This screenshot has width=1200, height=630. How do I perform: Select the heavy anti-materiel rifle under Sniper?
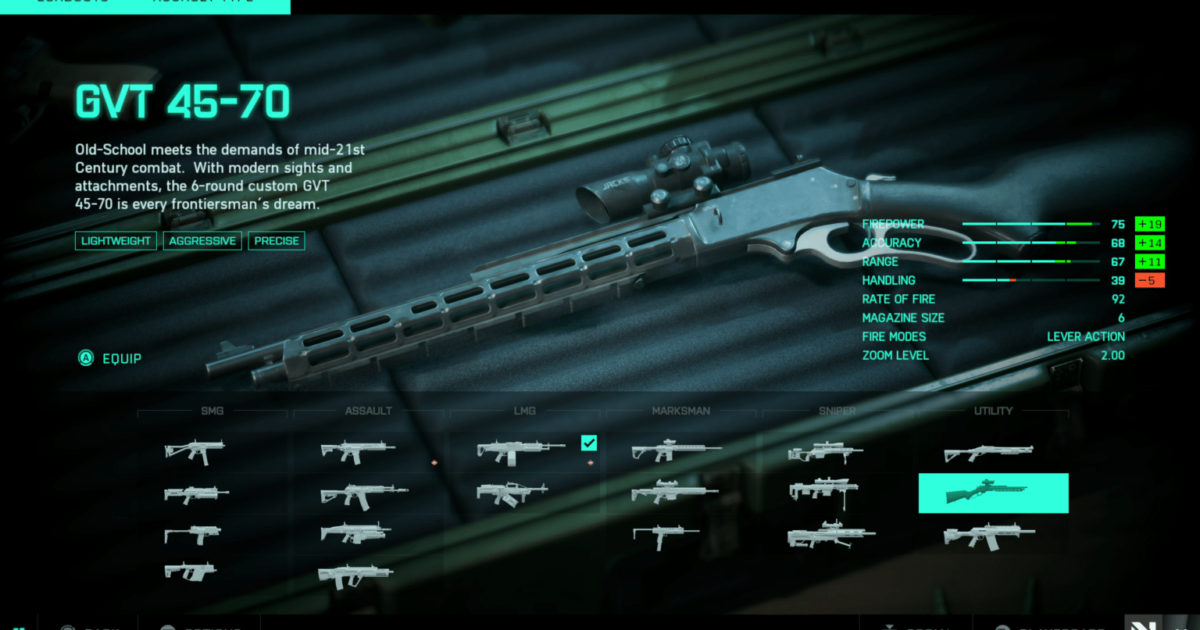pyautogui.click(x=832, y=536)
